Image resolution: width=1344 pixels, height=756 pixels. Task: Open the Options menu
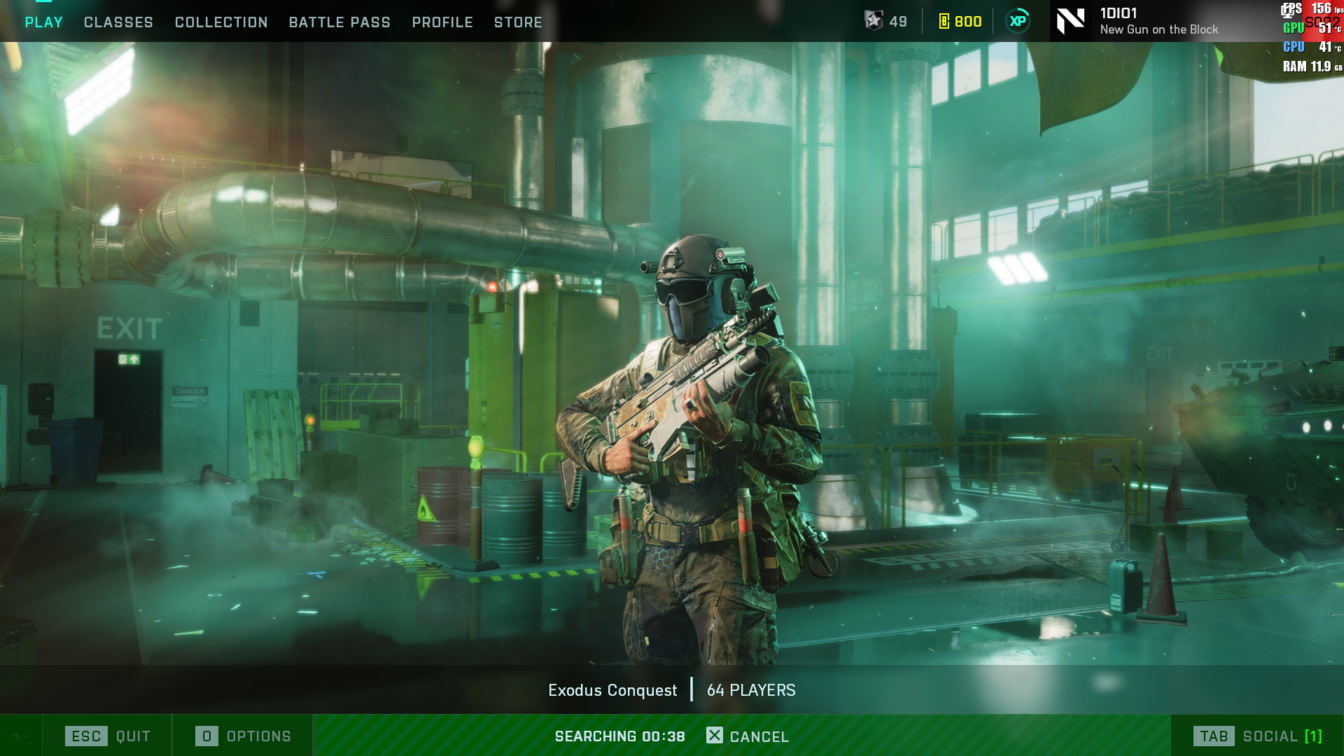[243, 736]
